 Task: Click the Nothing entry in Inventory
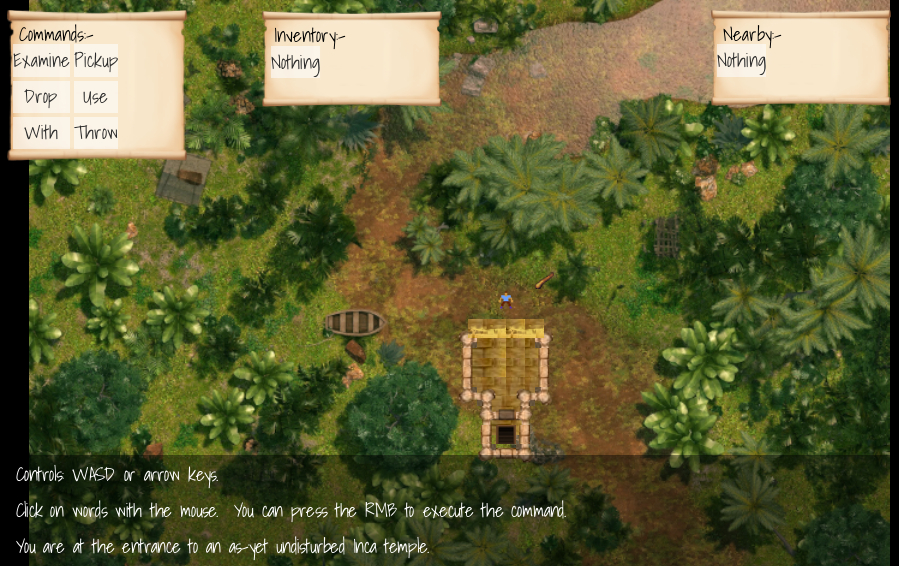295,63
